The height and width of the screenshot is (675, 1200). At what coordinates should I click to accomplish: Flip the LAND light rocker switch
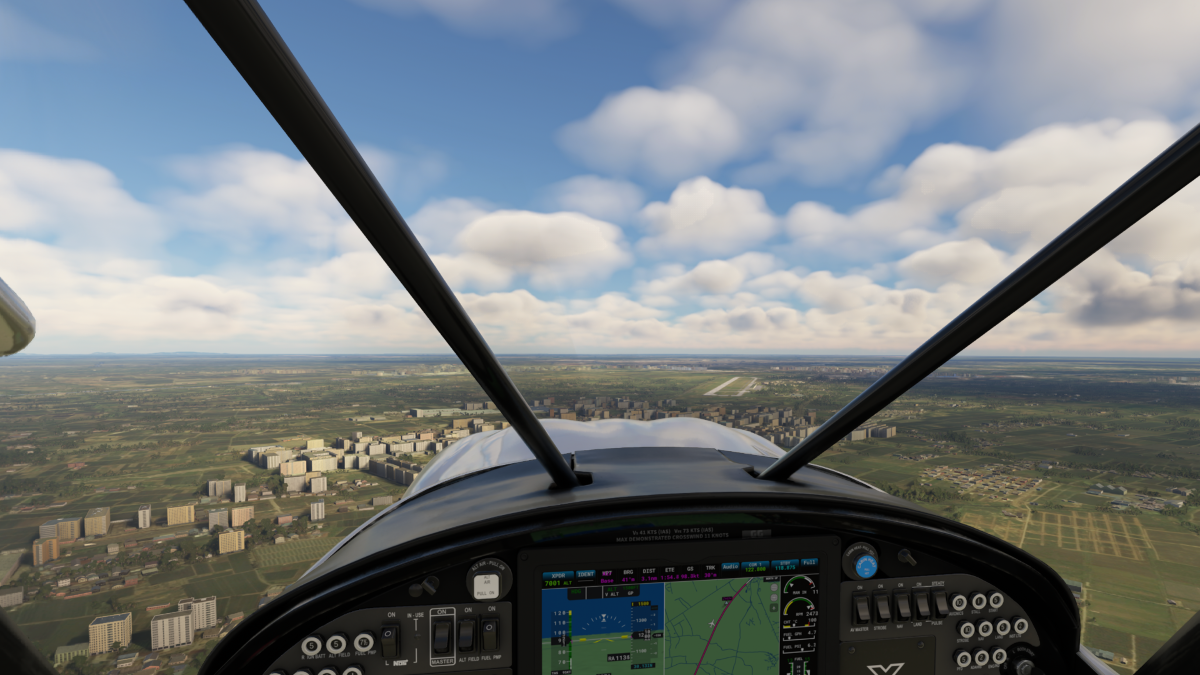click(x=922, y=605)
